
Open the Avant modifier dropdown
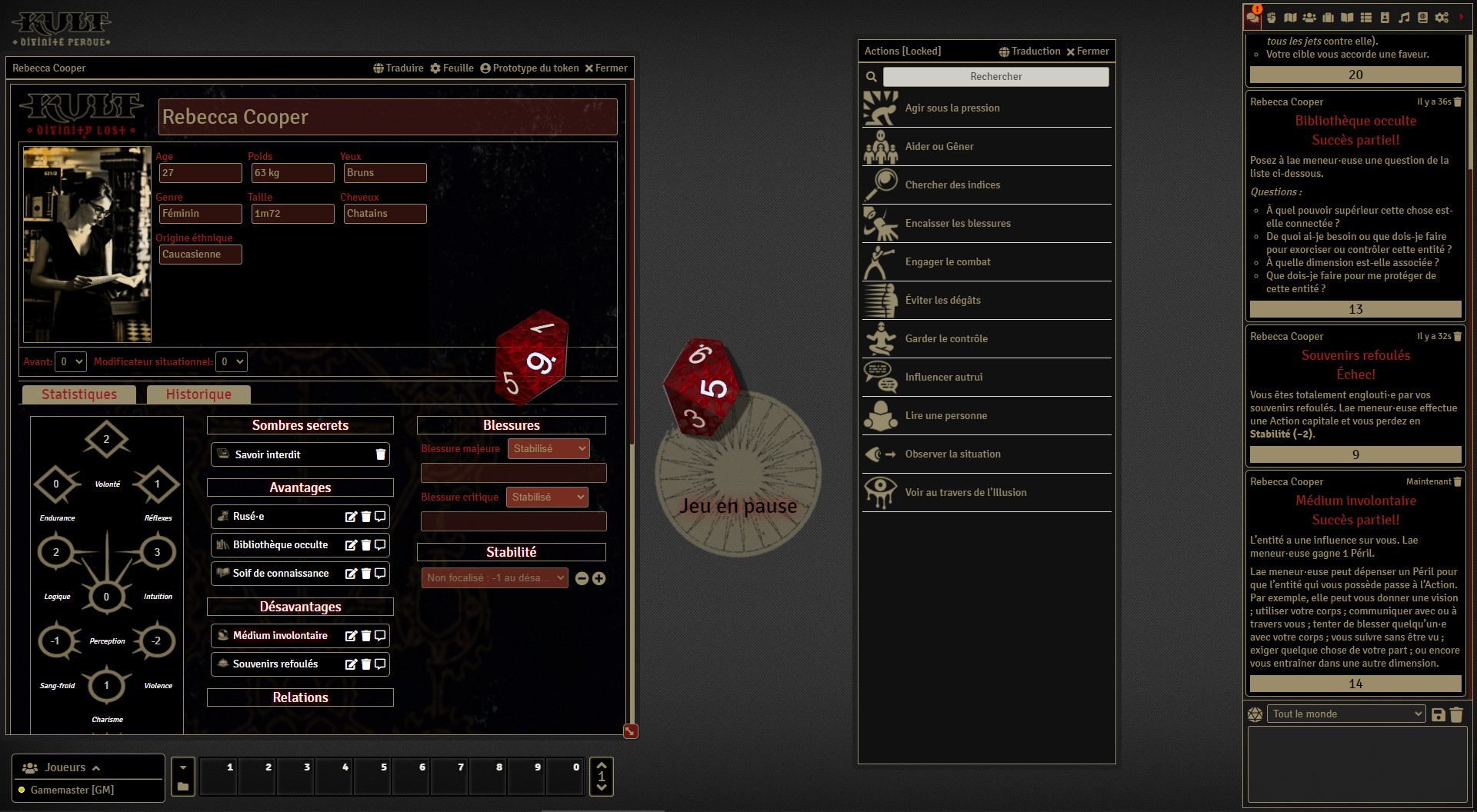tap(71, 361)
